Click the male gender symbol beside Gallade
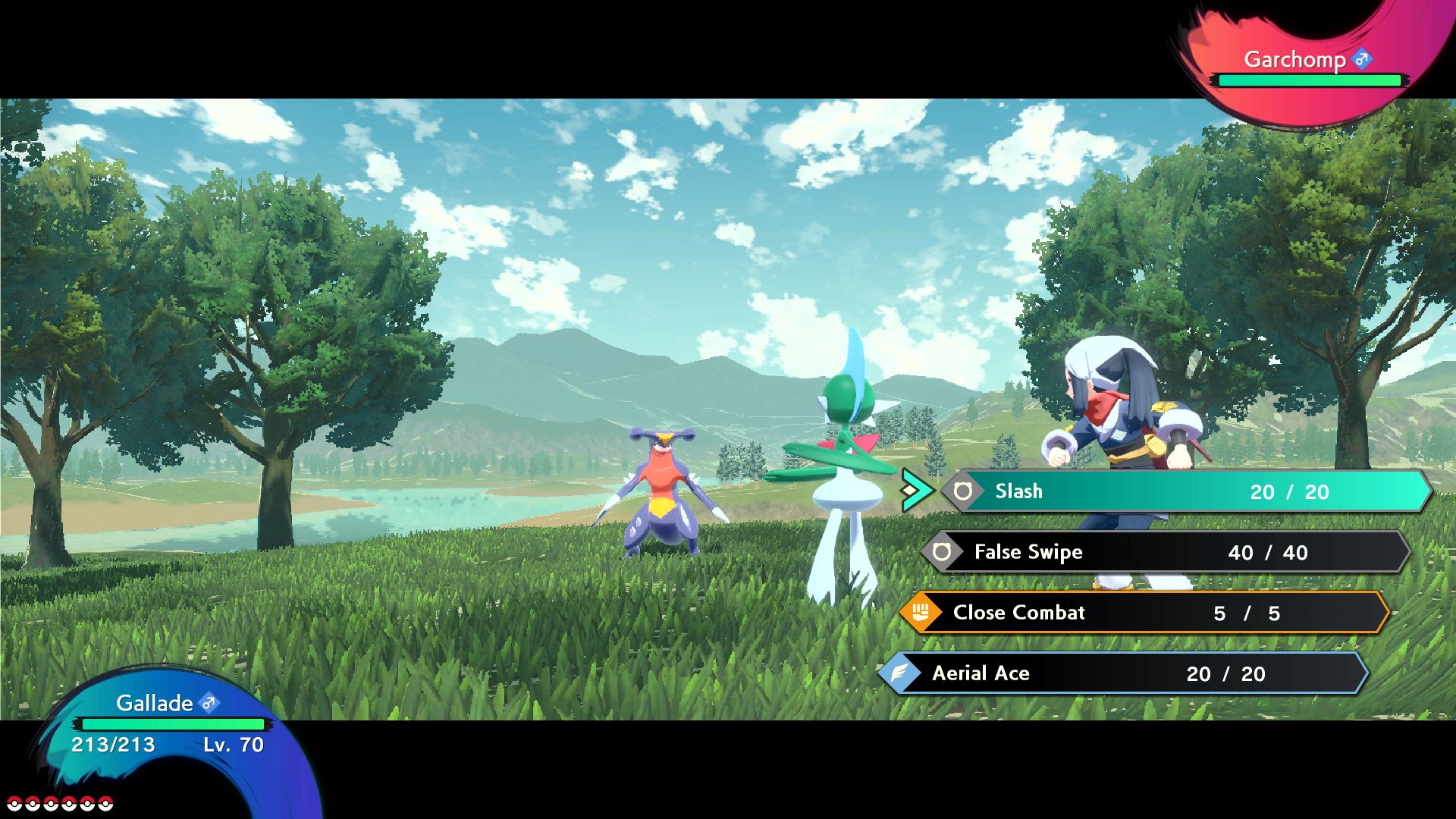This screenshot has width=1456, height=819. (209, 703)
